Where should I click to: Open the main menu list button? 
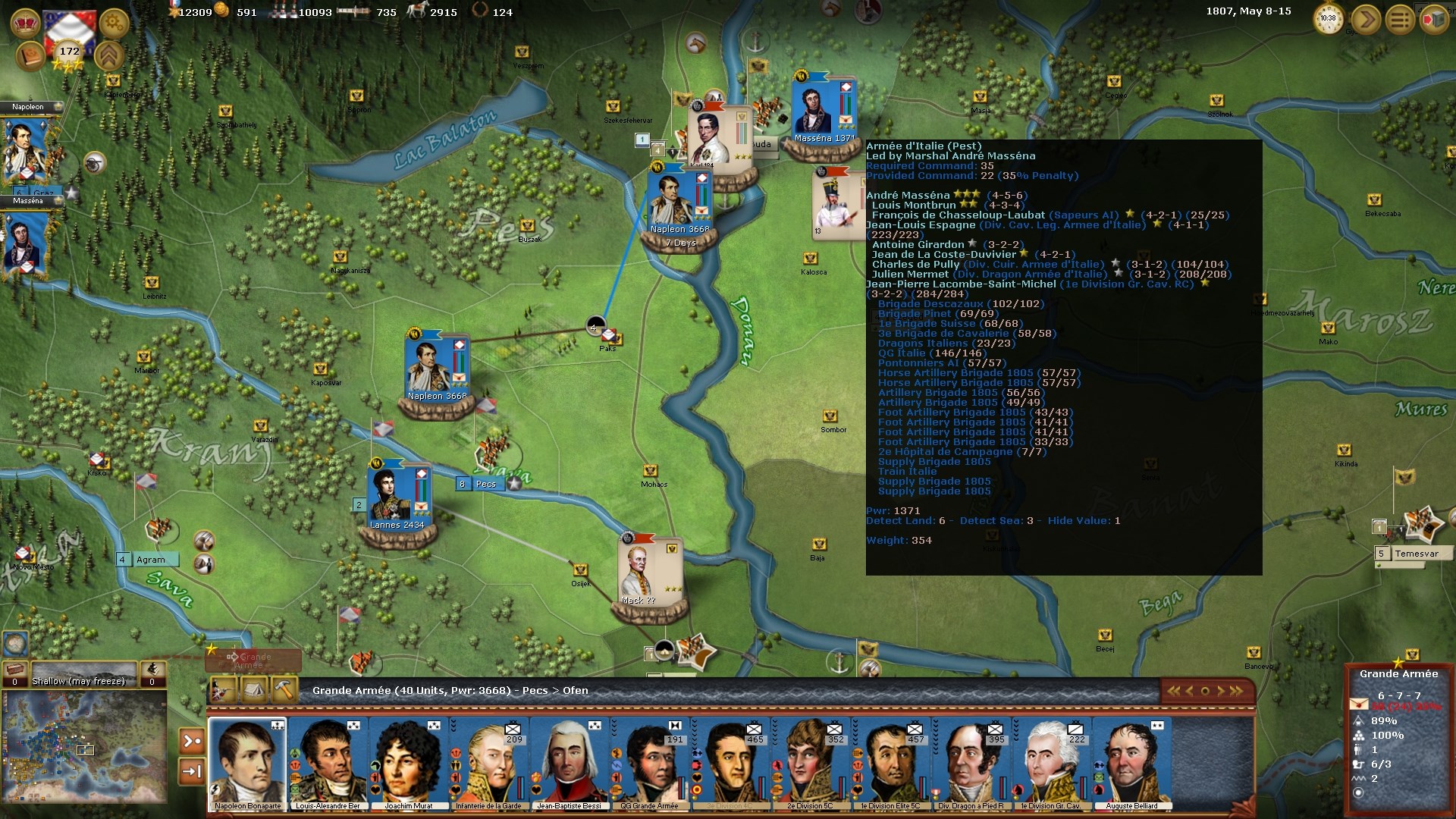(1400, 20)
